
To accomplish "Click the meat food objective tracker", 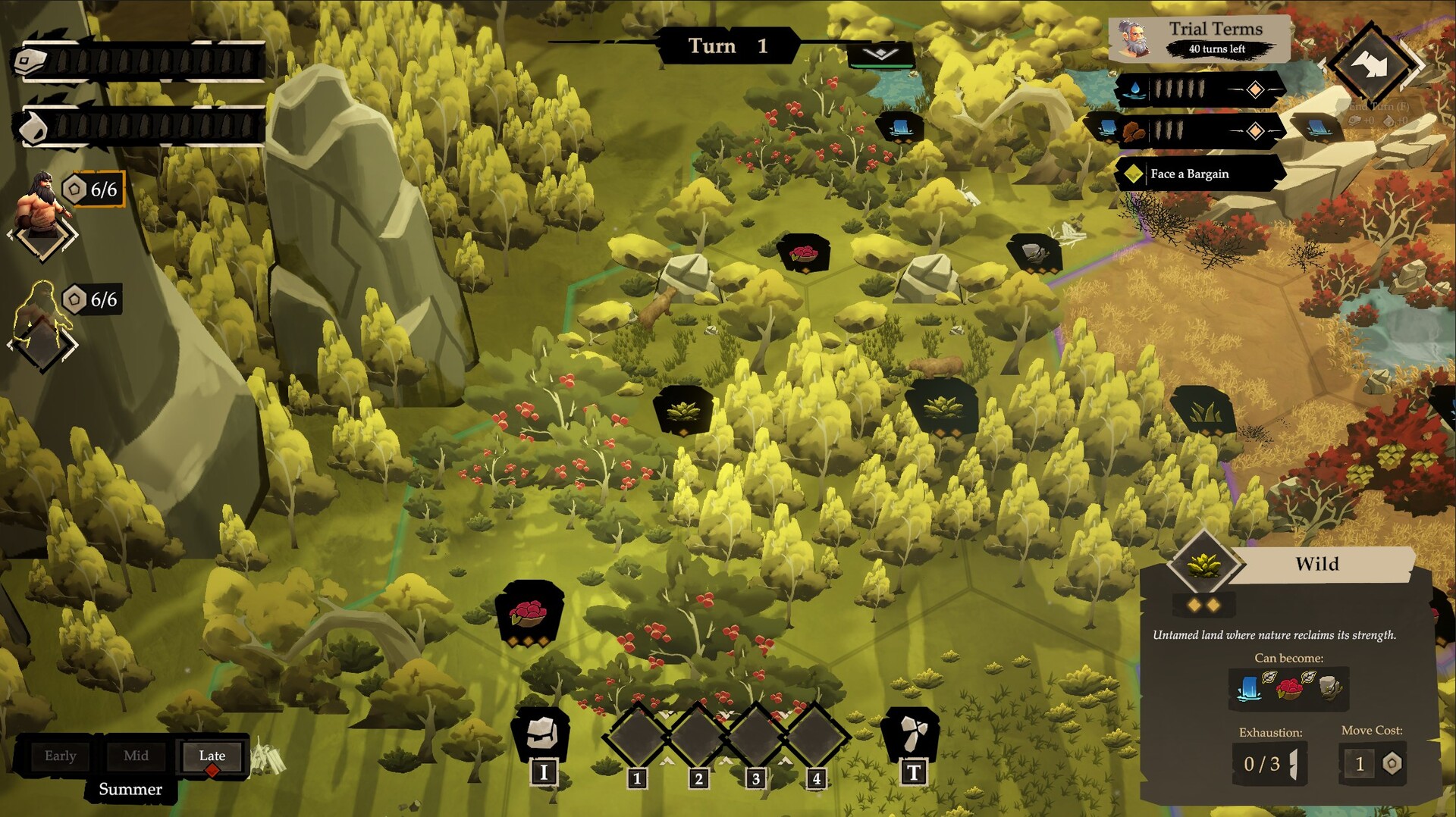I will click(1198, 131).
